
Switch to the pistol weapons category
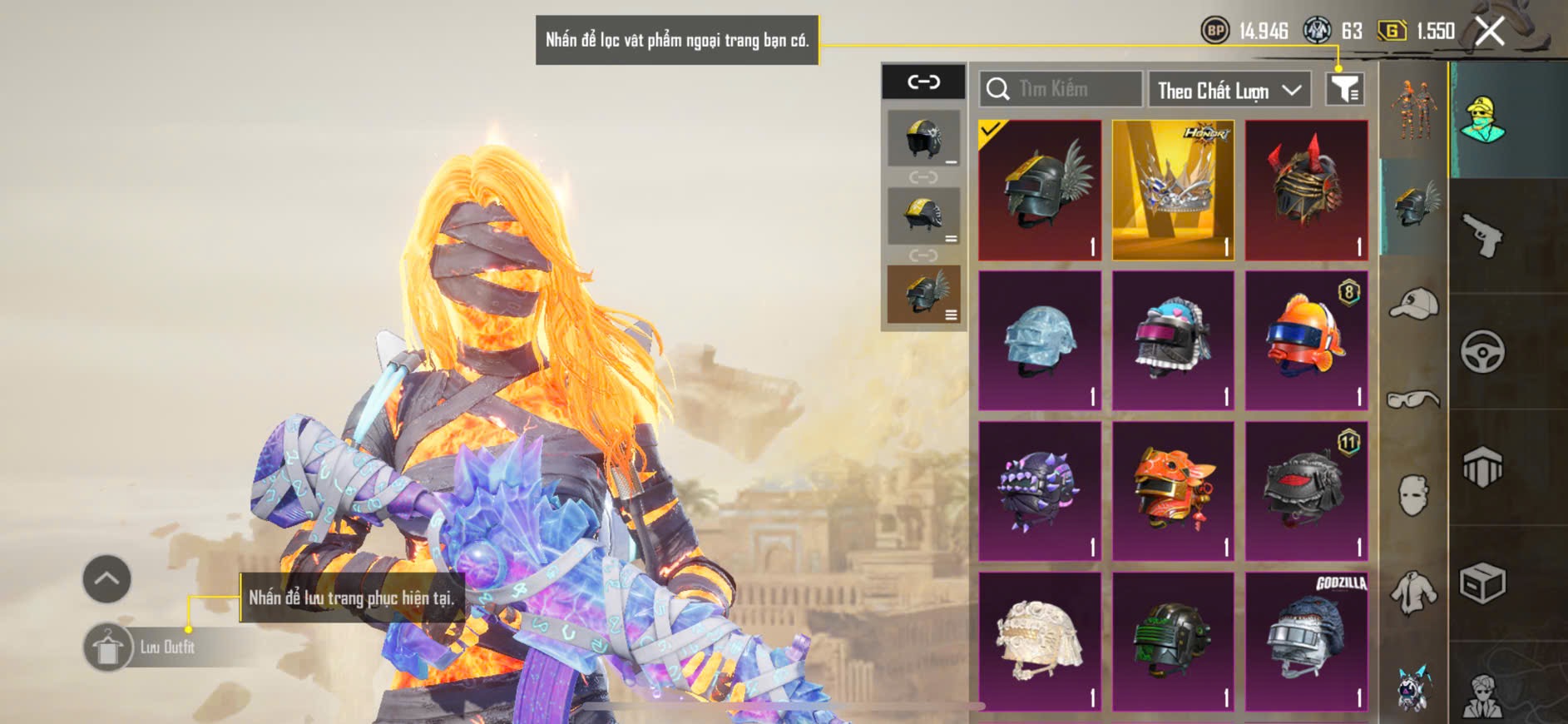(x=1482, y=236)
